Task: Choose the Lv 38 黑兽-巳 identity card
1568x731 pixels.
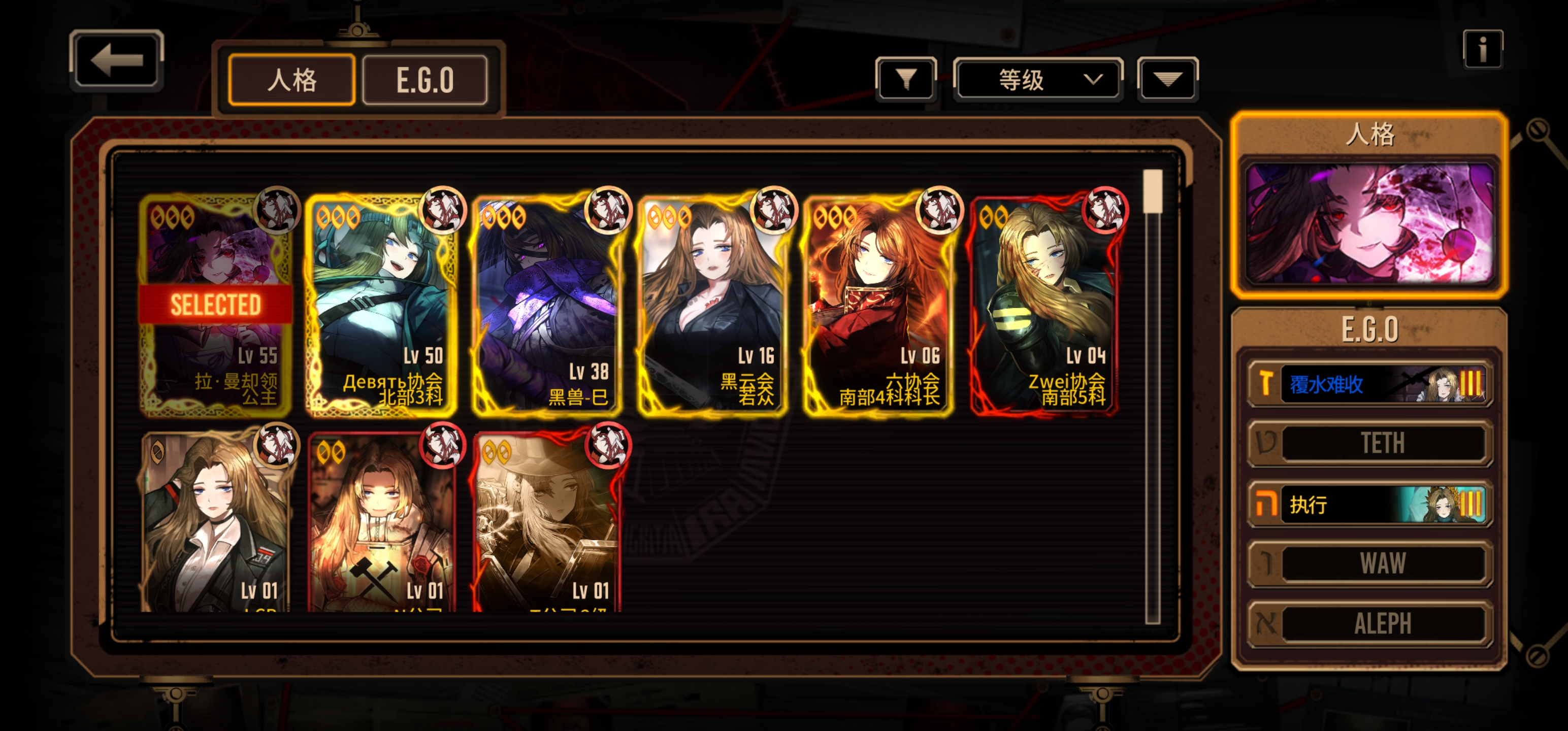Action: 548,305
